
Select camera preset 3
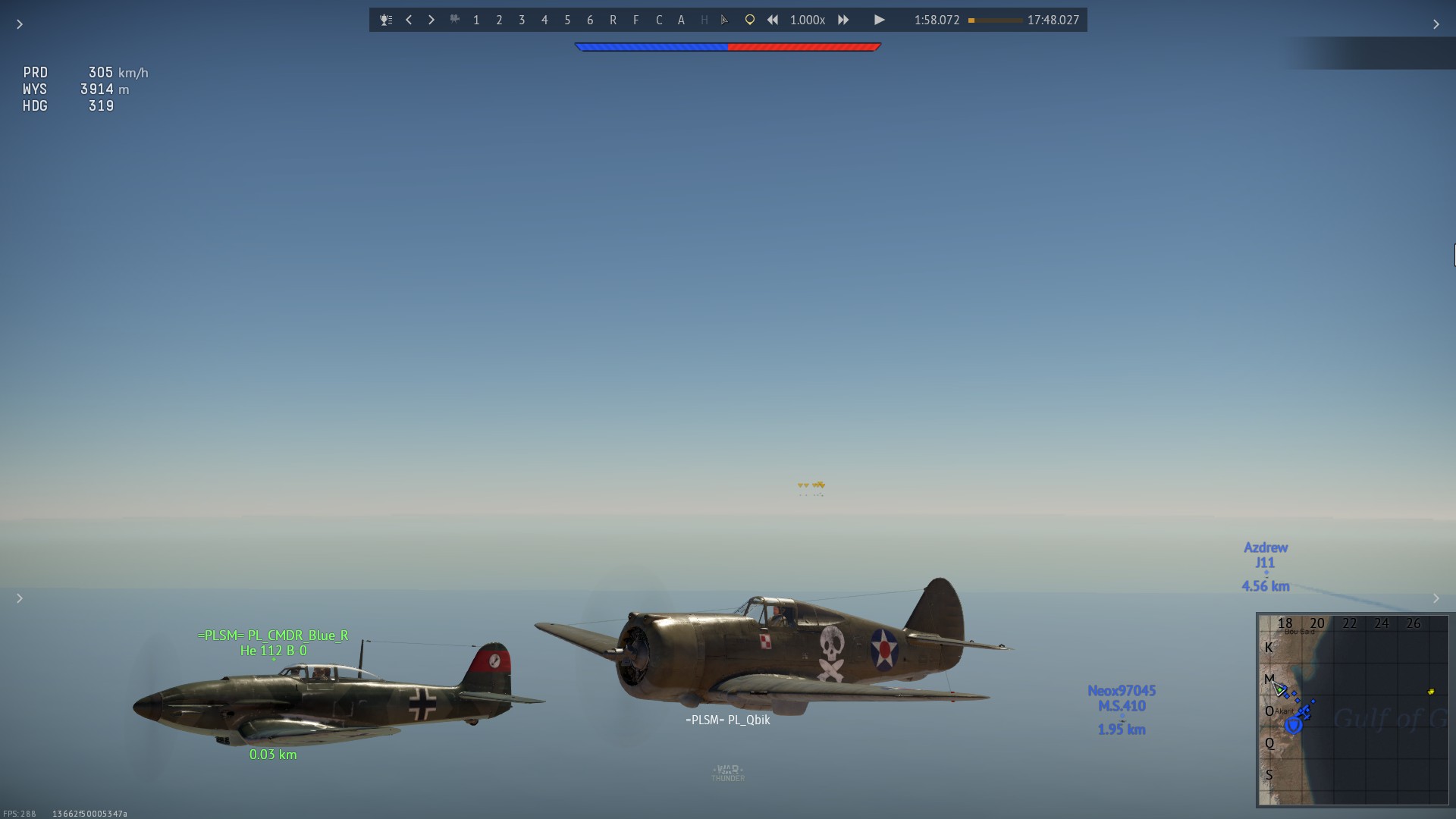coord(522,20)
